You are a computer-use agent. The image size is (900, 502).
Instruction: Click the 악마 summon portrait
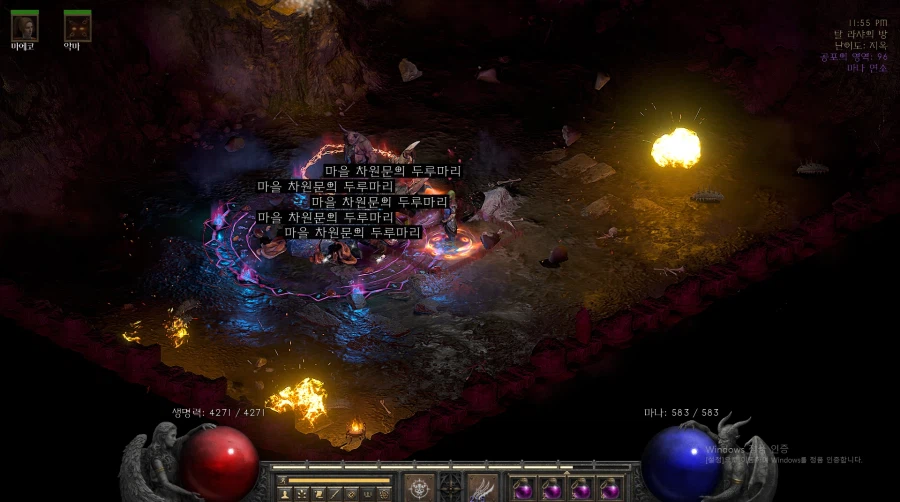pos(77,26)
